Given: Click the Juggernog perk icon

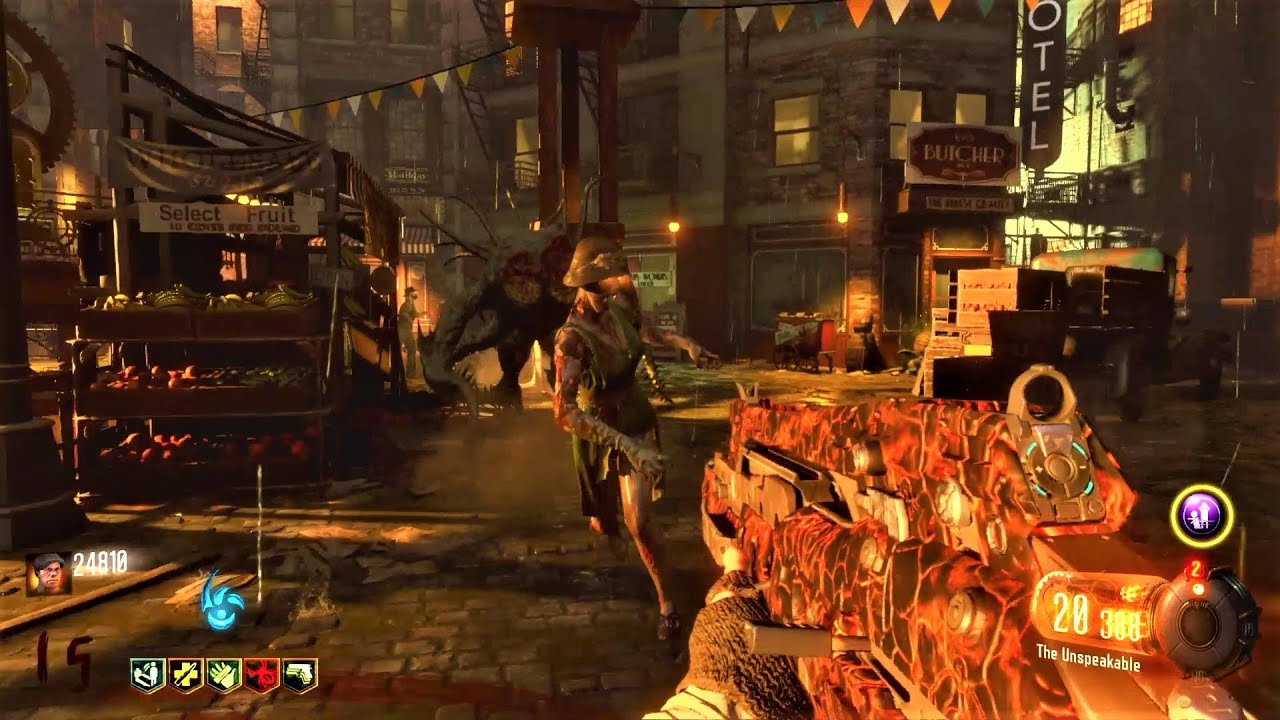Looking at the screenshot, I should [x=186, y=674].
